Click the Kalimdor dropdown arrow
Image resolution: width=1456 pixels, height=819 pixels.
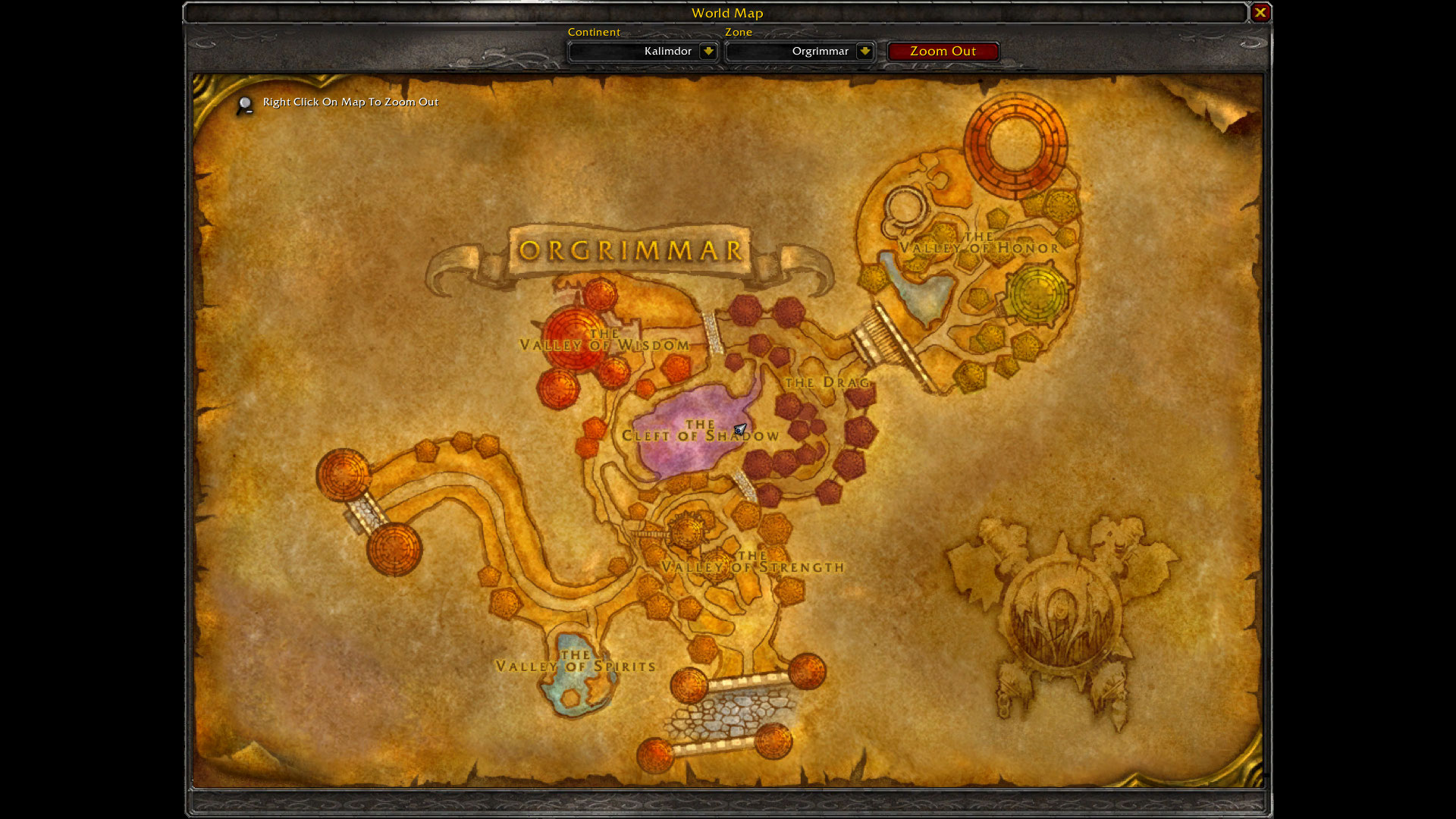pyautogui.click(x=708, y=51)
